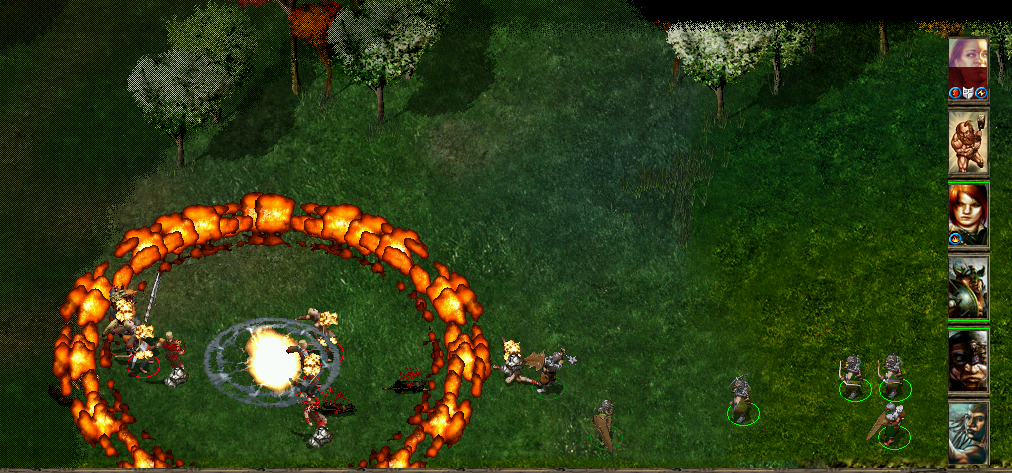This screenshot has height=473, width=1012.
Task: Select the dark-hooded masked character's portrait
Action: (968, 360)
